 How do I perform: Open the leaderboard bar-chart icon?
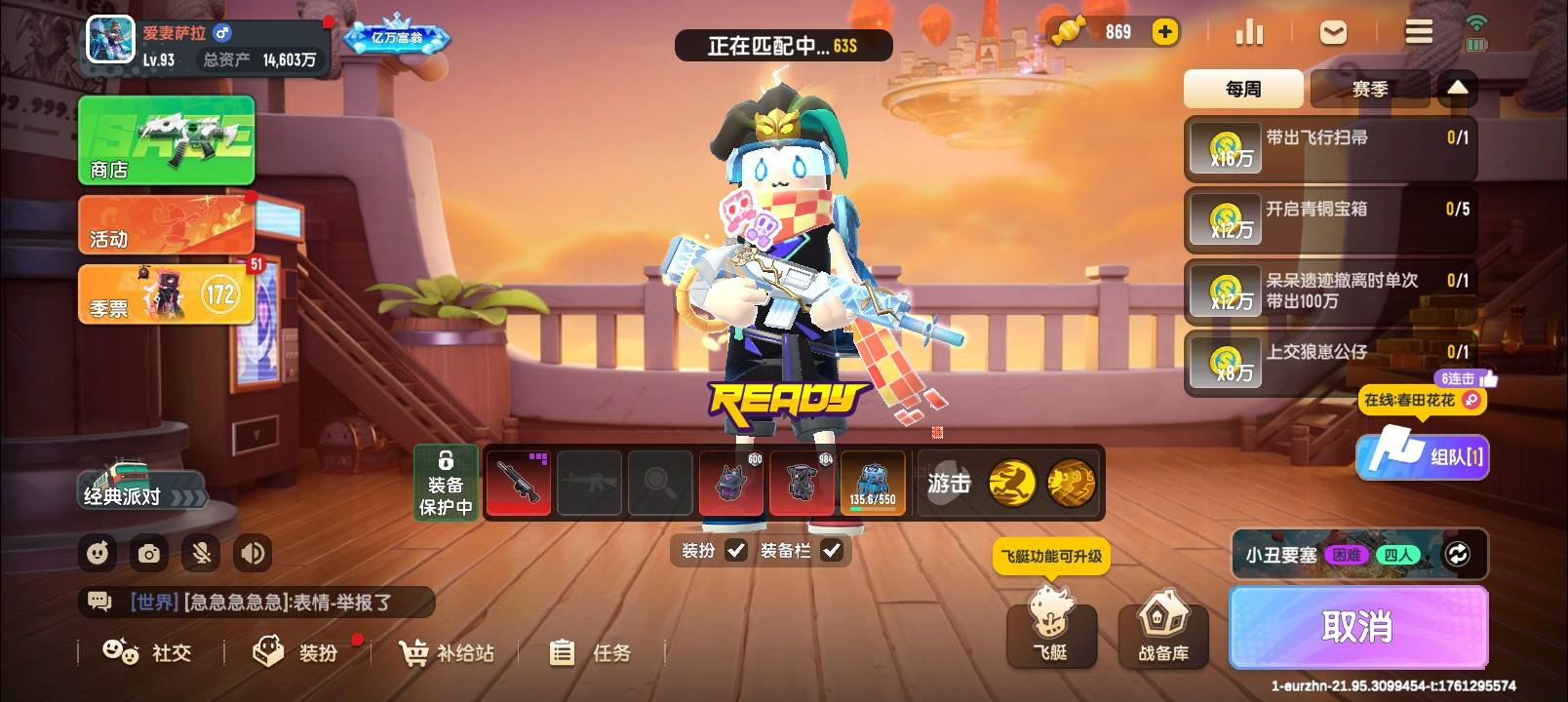pos(1251,32)
